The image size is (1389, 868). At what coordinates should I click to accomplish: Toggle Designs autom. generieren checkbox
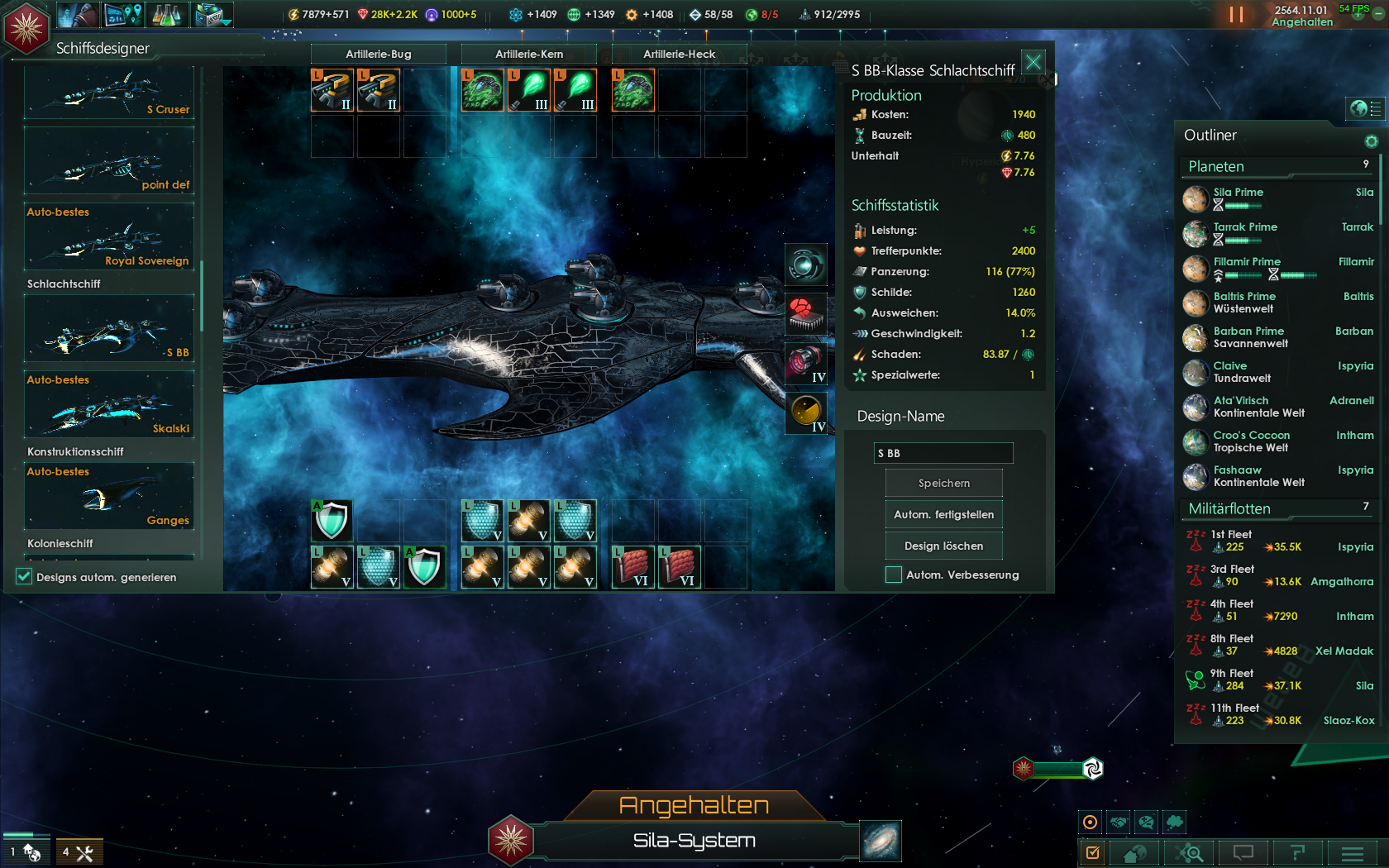coord(24,577)
